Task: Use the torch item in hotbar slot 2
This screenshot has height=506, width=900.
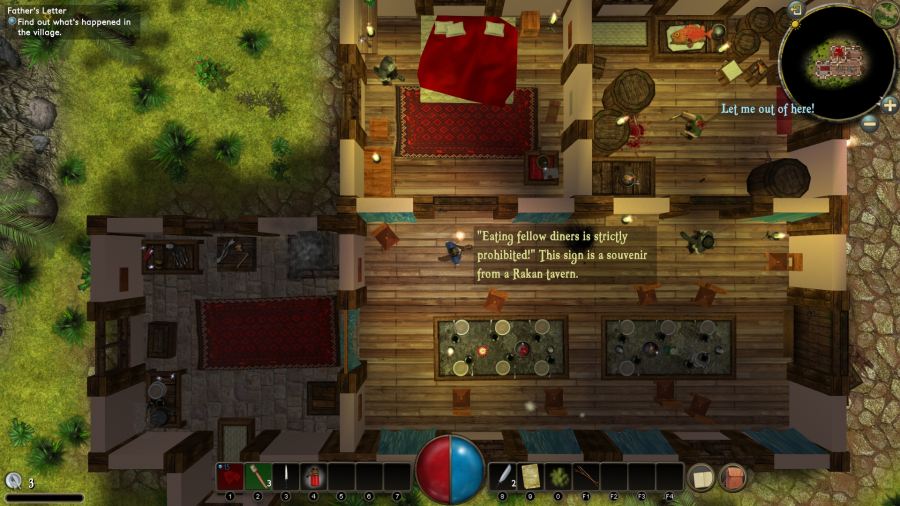Action: coord(257,477)
